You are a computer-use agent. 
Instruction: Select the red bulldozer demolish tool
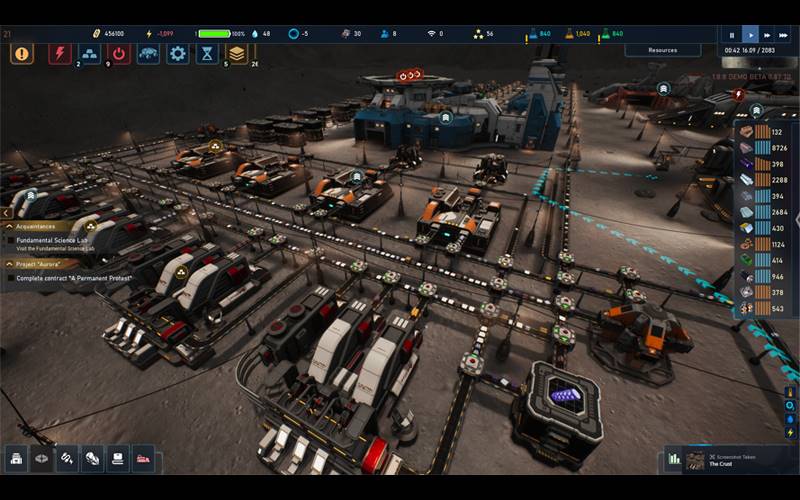143,458
